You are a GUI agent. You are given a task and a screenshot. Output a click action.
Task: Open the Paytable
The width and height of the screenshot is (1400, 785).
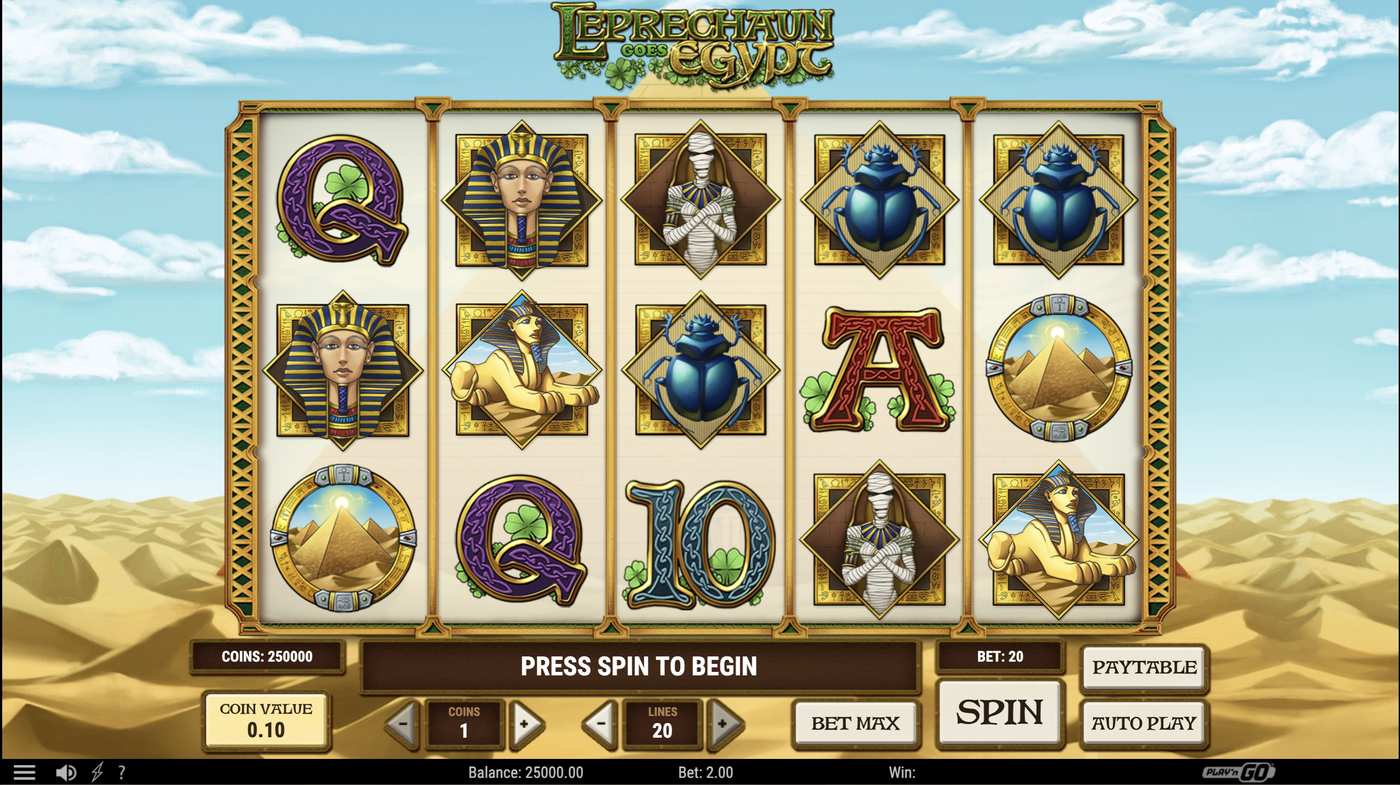(1143, 667)
